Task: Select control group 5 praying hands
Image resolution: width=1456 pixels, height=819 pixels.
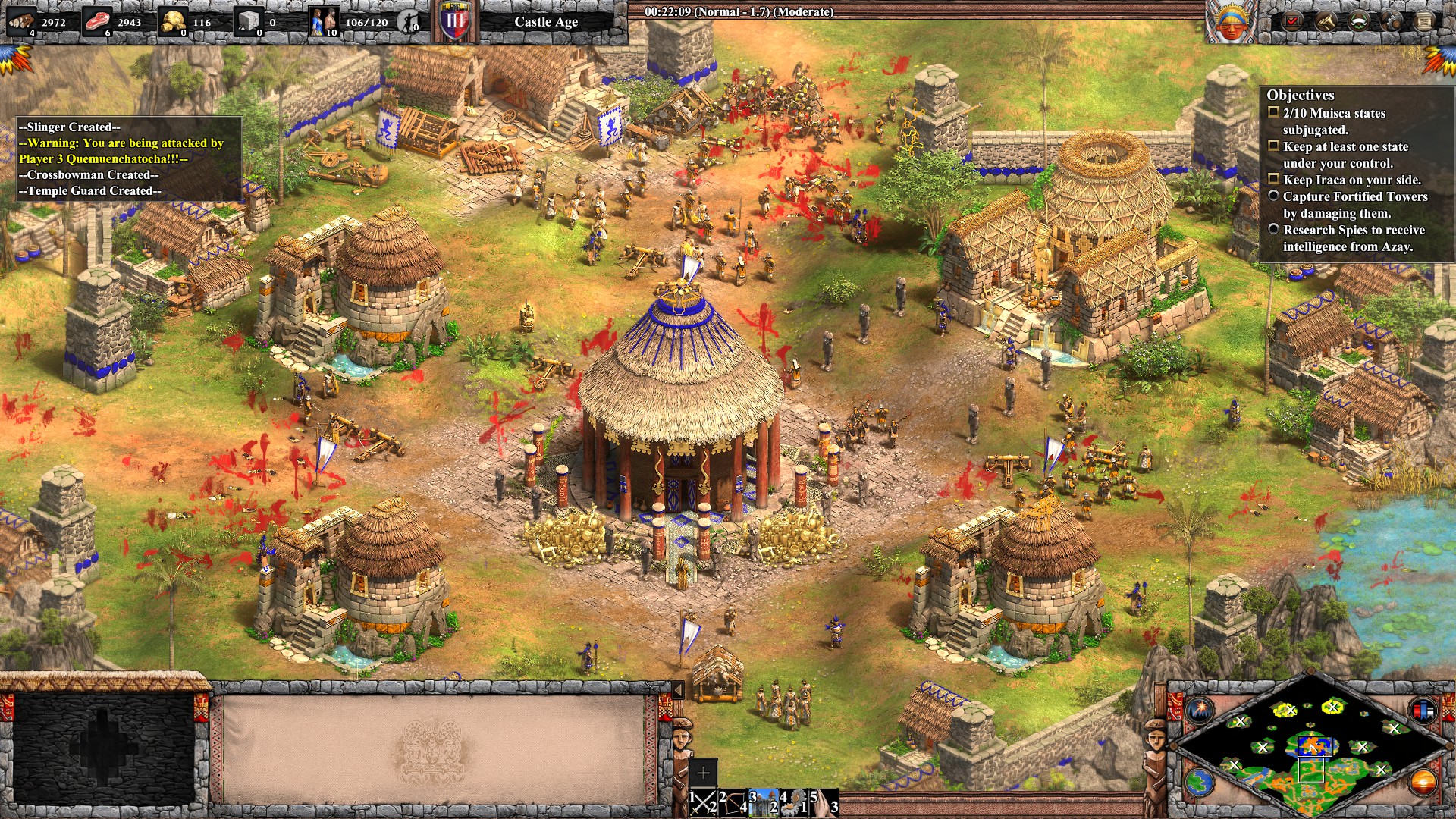Action: (824, 802)
